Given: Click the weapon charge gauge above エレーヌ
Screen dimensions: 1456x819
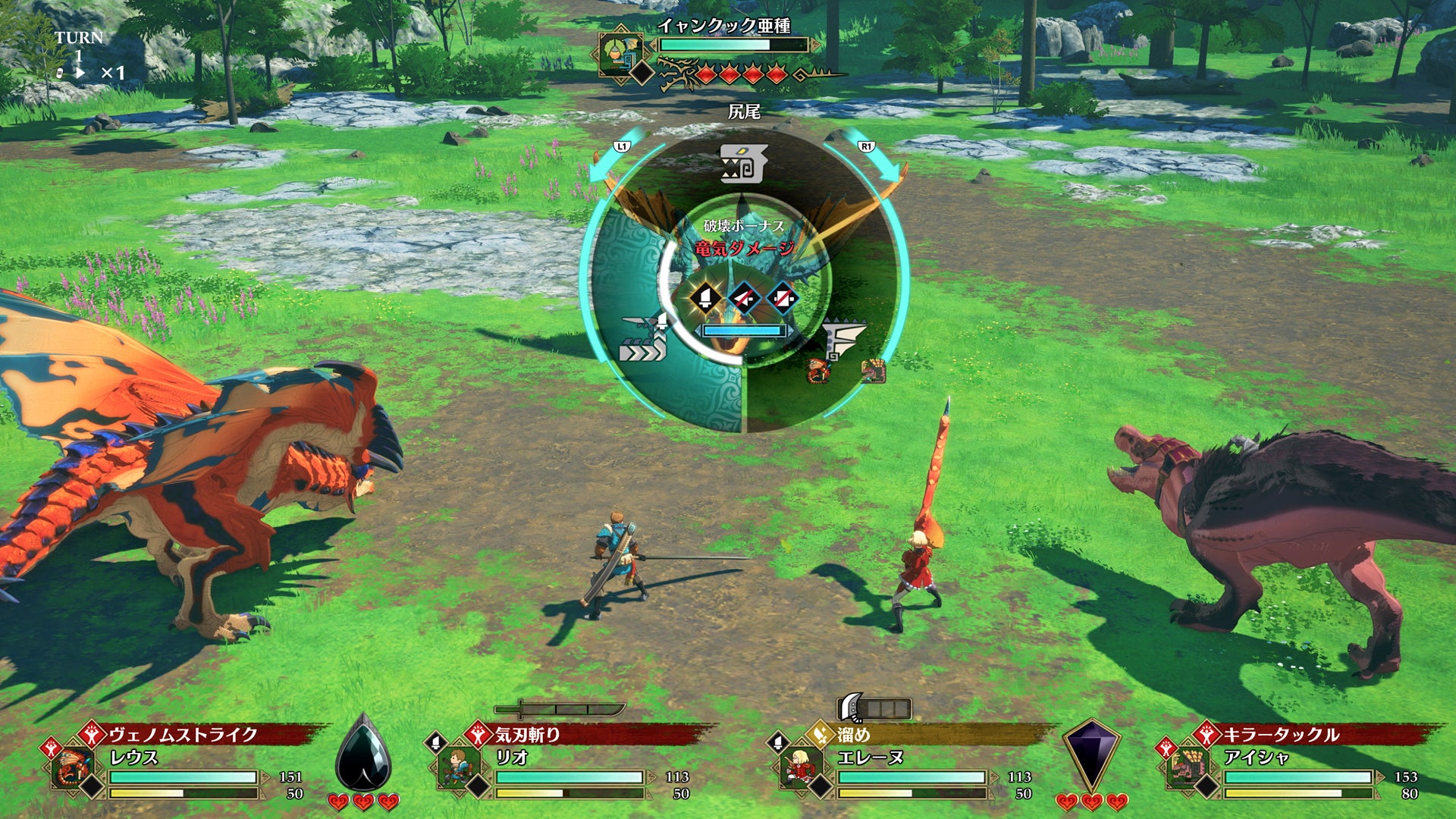Looking at the screenshot, I should (874, 708).
